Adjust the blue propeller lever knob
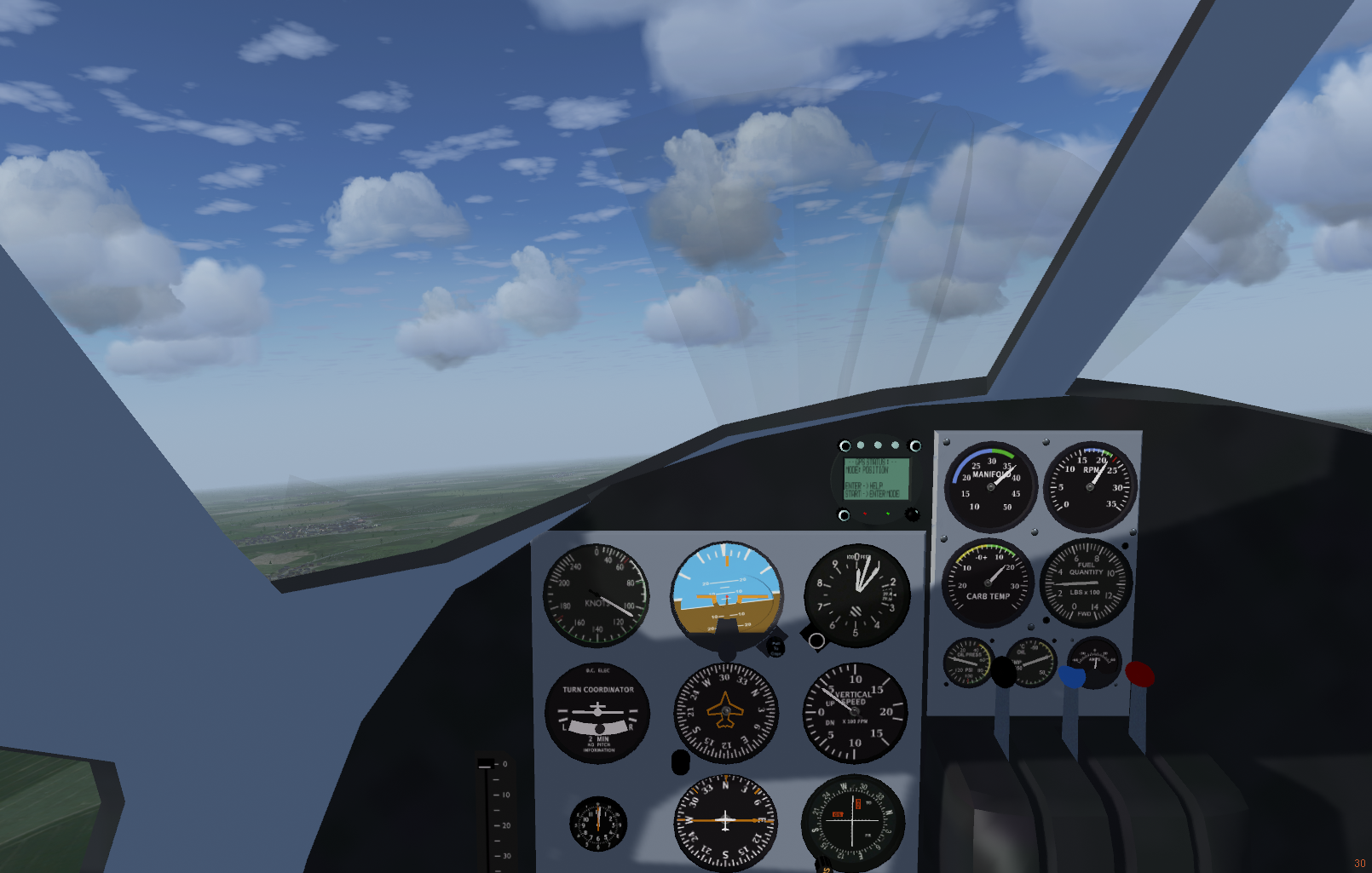The height and width of the screenshot is (873, 1372). [x=1071, y=676]
